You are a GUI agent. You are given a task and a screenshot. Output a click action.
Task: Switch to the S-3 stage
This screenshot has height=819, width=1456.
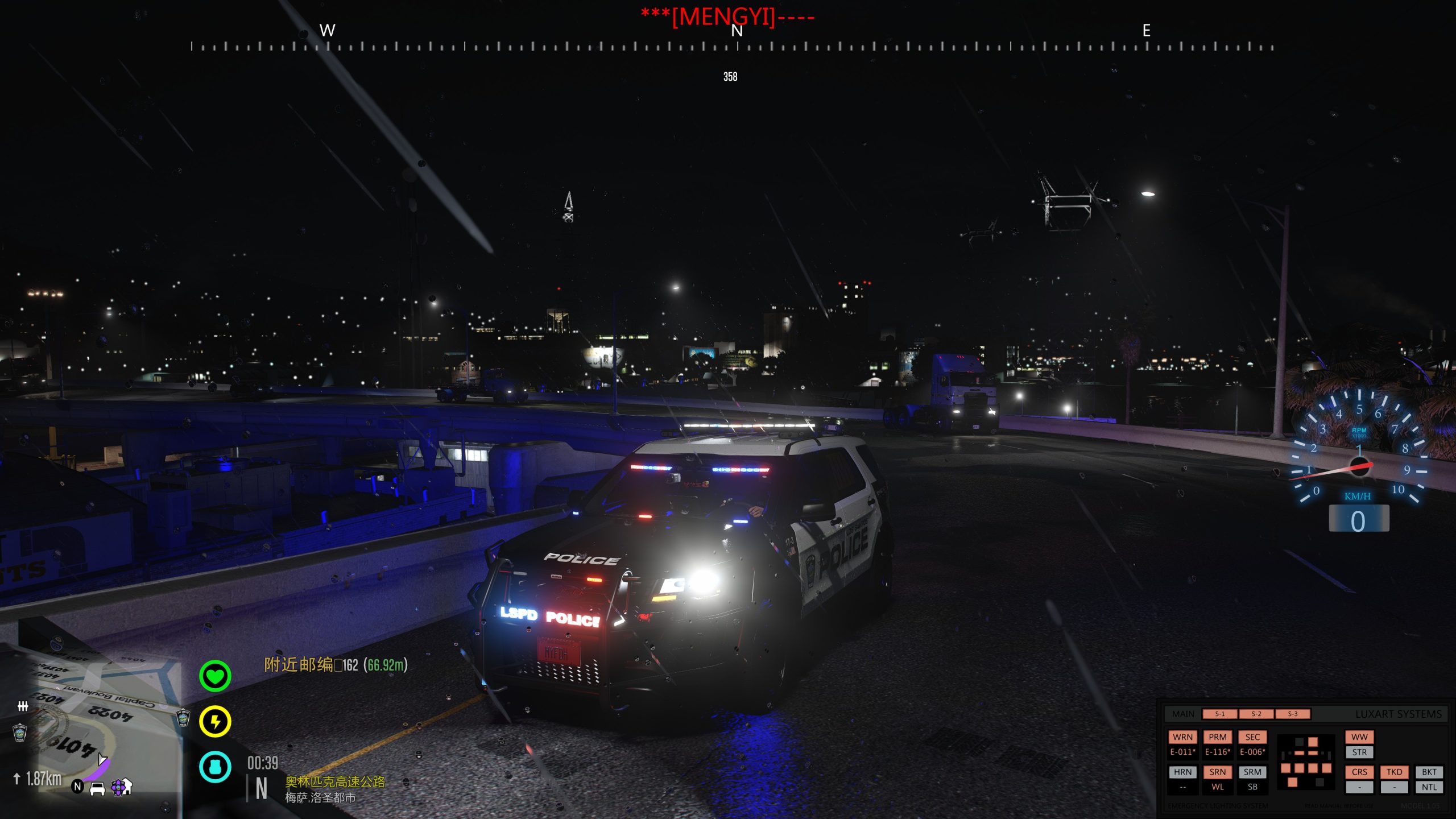pos(1292,714)
